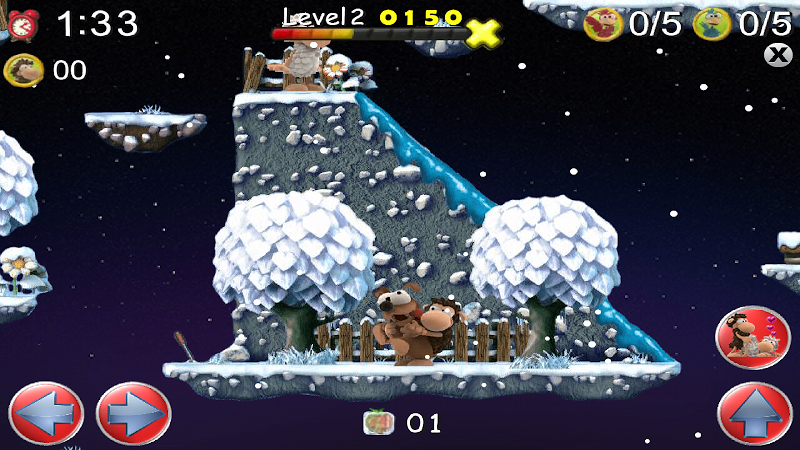Tap the red left arrow button
800x450 pixels.
[45, 413]
